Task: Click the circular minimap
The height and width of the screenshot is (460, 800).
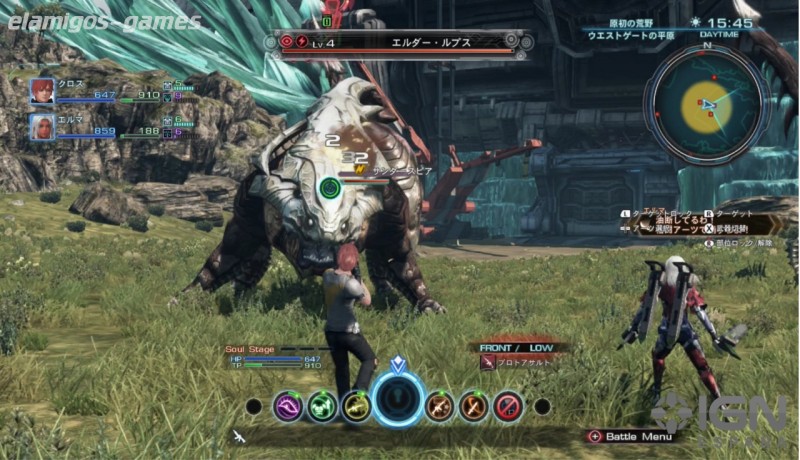Action: (x=707, y=103)
